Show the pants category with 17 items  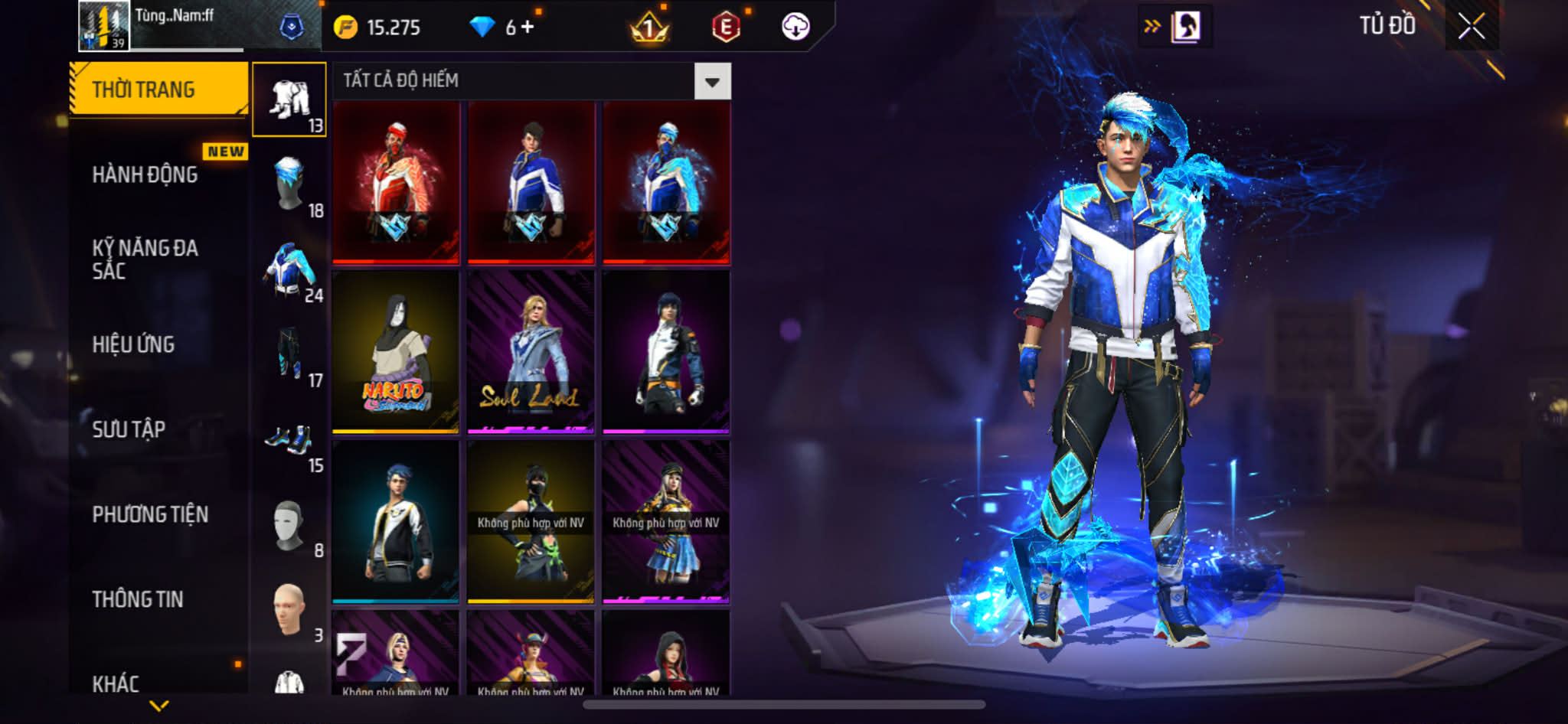point(289,354)
